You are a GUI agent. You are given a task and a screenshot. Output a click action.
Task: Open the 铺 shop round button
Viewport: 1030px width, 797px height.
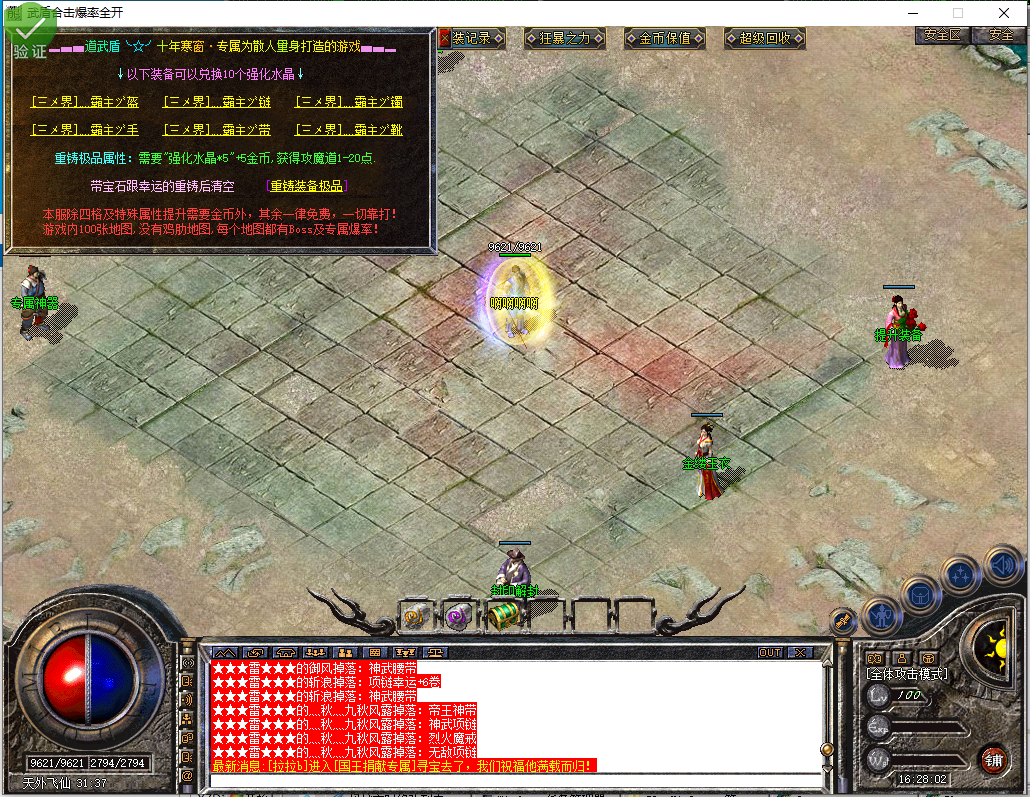coord(992,760)
